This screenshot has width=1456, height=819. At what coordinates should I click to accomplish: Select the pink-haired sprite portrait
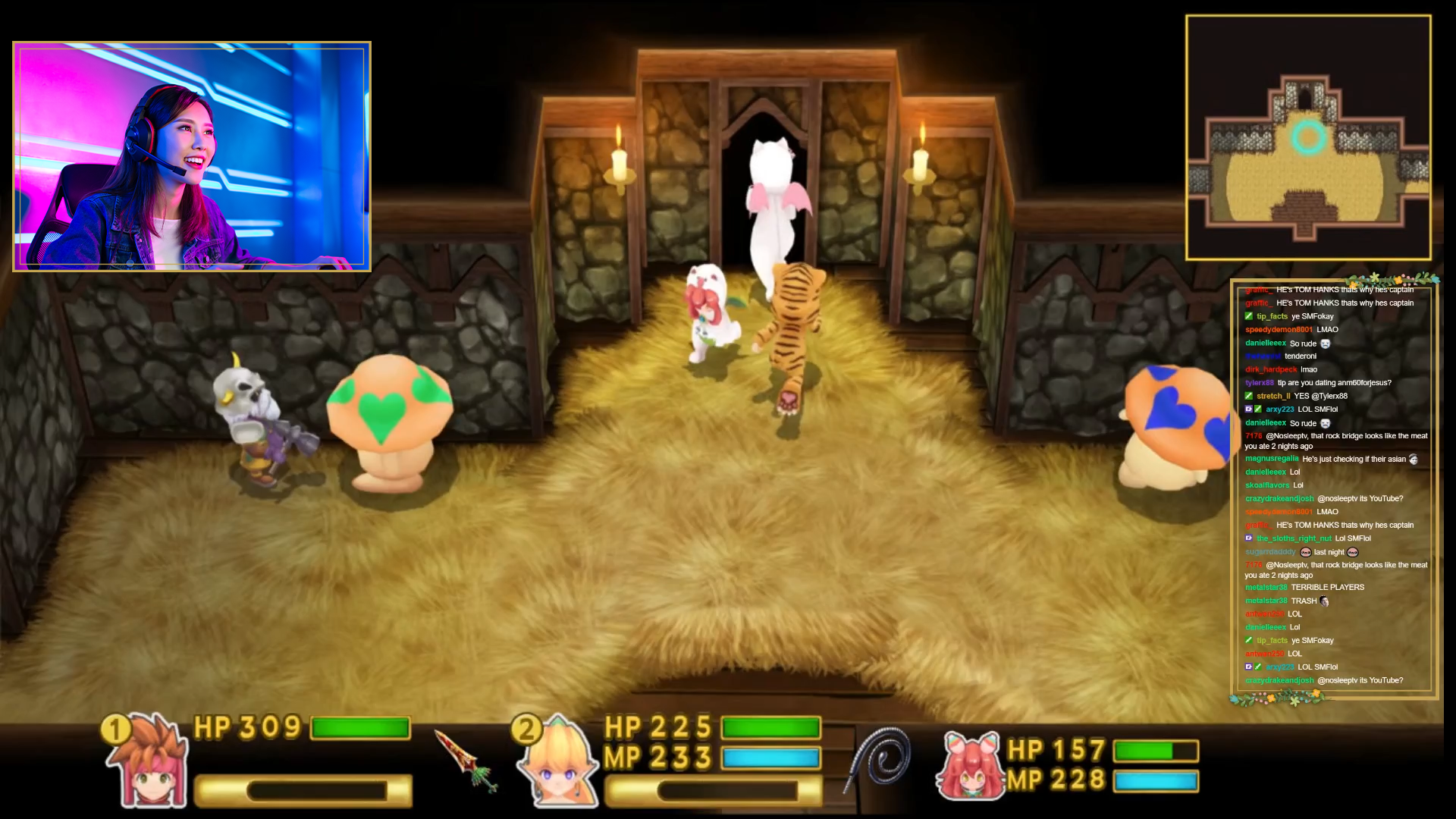pos(970,766)
